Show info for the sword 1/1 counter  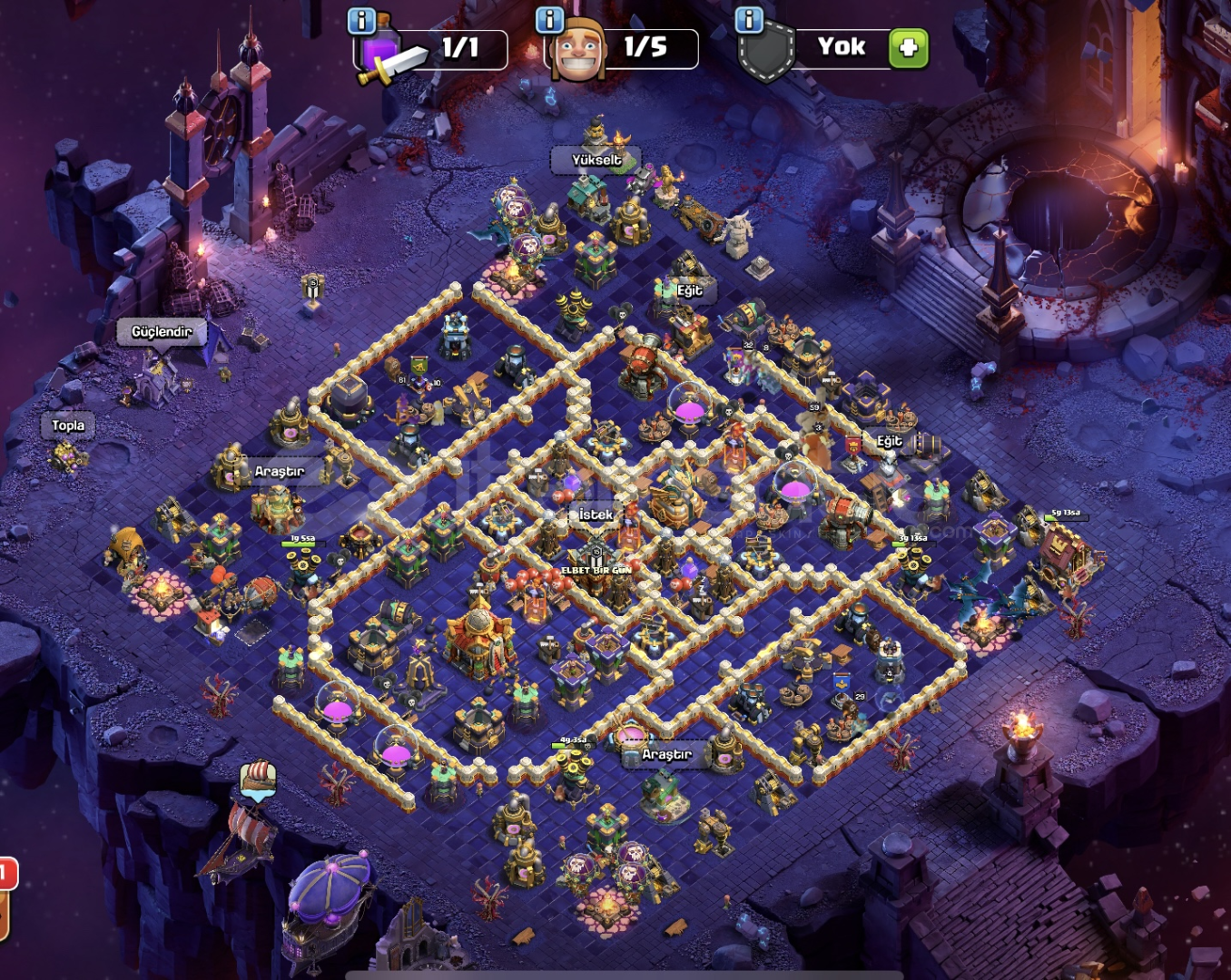[x=362, y=21]
